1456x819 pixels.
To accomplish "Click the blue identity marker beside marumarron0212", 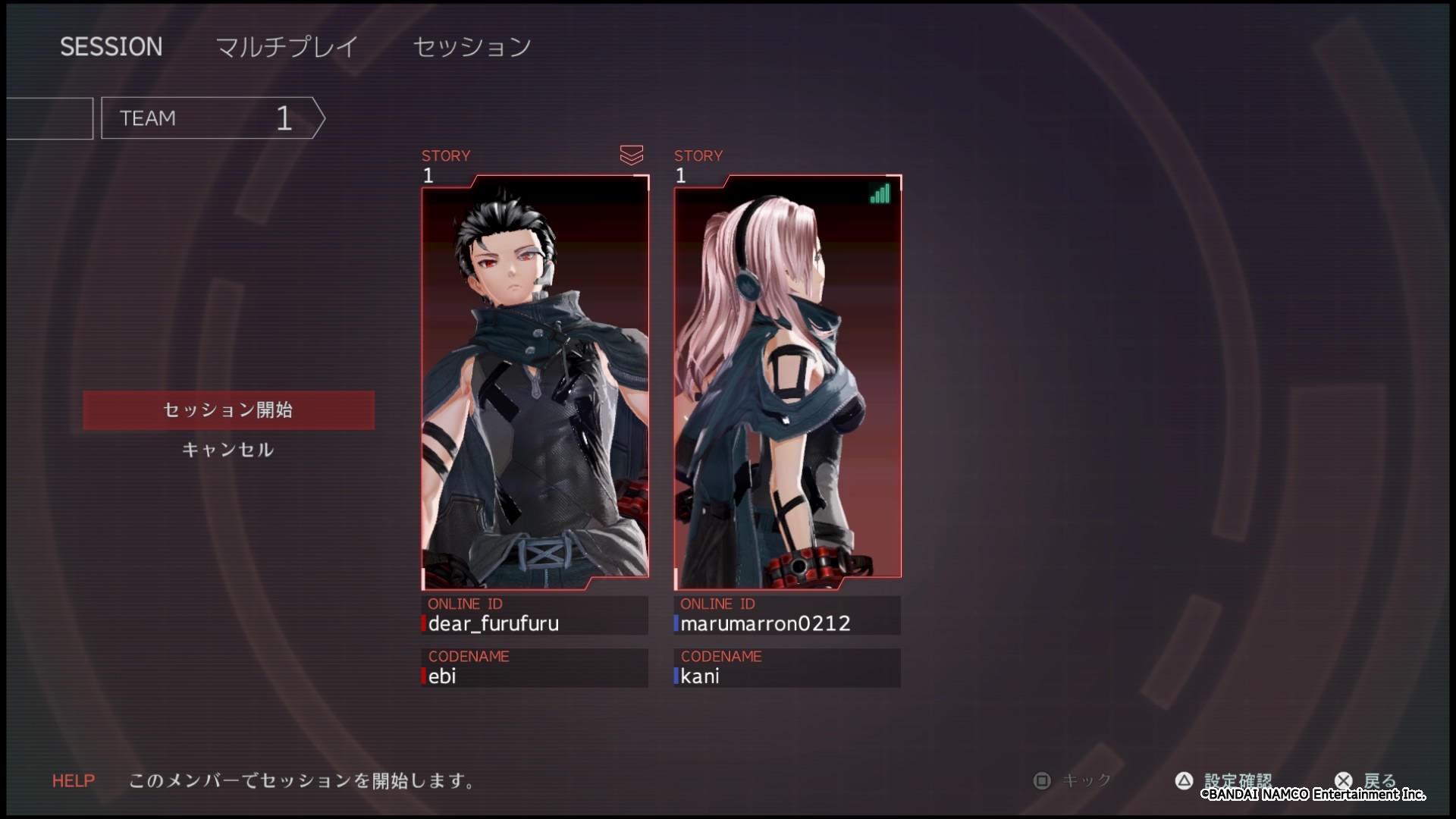I will [x=675, y=623].
